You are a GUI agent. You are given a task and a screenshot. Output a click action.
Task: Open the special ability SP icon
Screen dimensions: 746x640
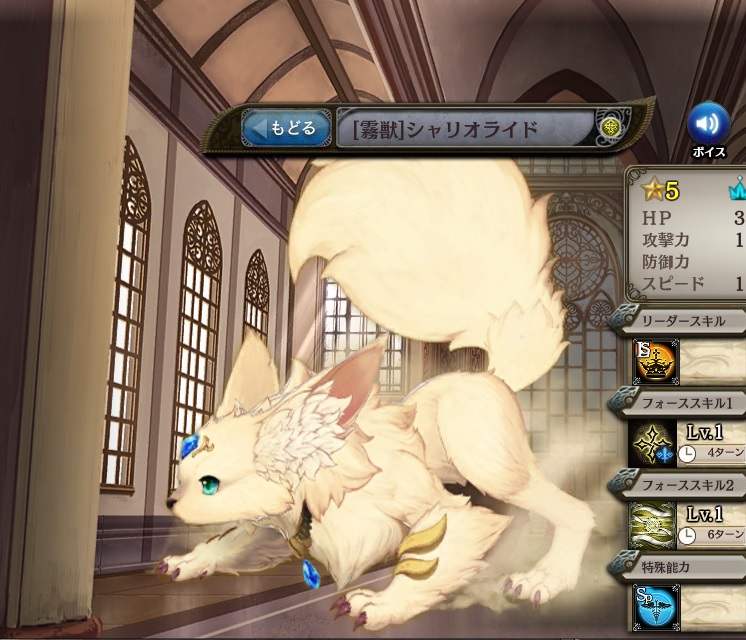pyautogui.click(x=655, y=607)
